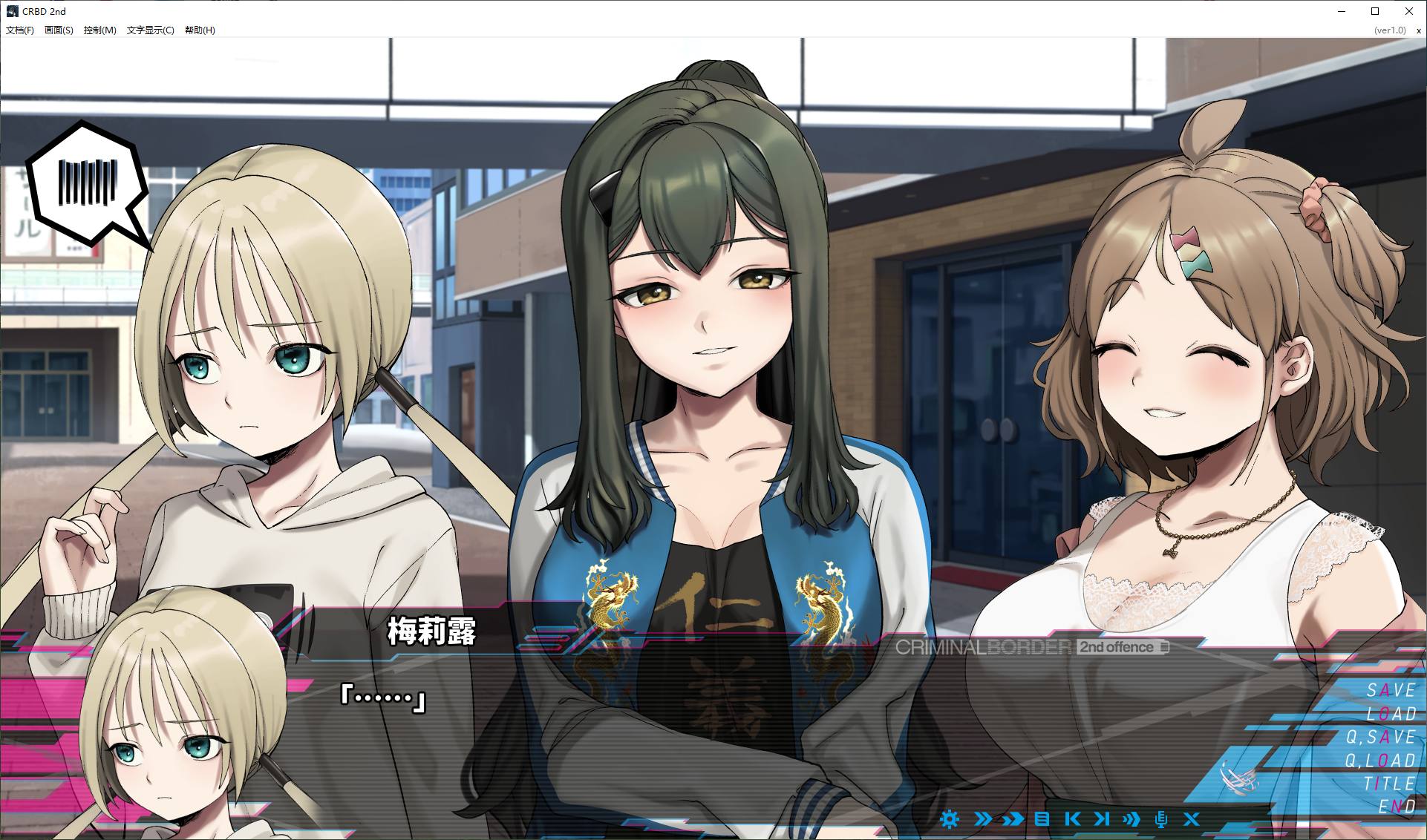The width and height of the screenshot is (1427, 840).
Task: Open the LOAD menu
Action: [x=1391, y=714]
